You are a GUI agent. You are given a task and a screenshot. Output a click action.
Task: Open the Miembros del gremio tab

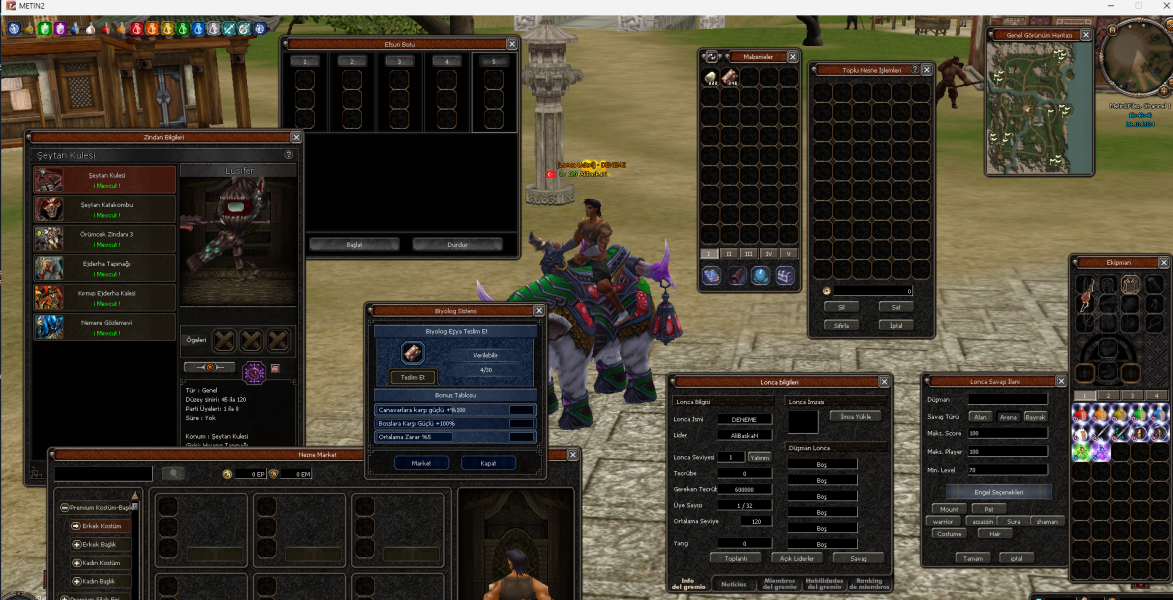(x=779, y=583)
